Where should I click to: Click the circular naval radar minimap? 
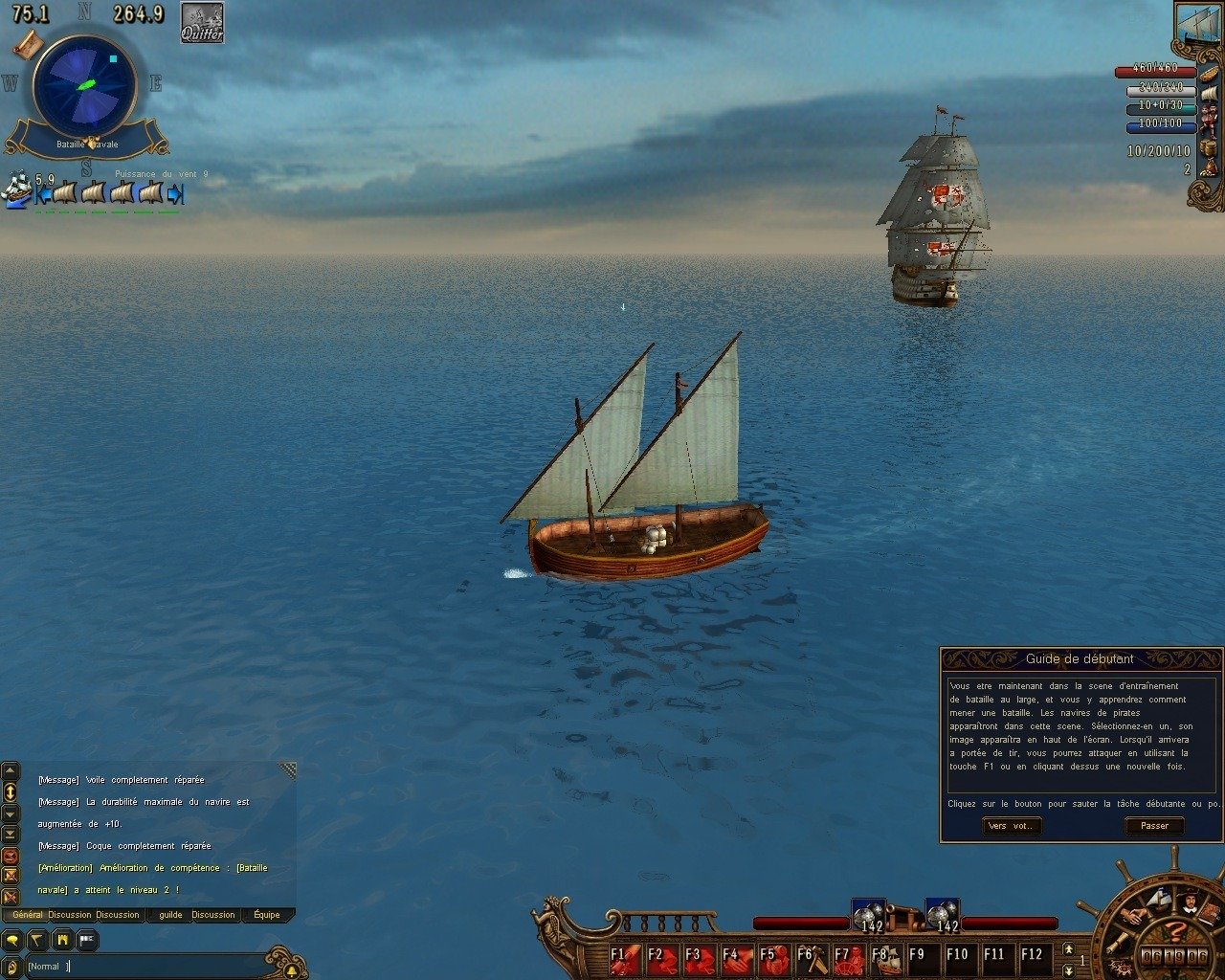point(84,85)
